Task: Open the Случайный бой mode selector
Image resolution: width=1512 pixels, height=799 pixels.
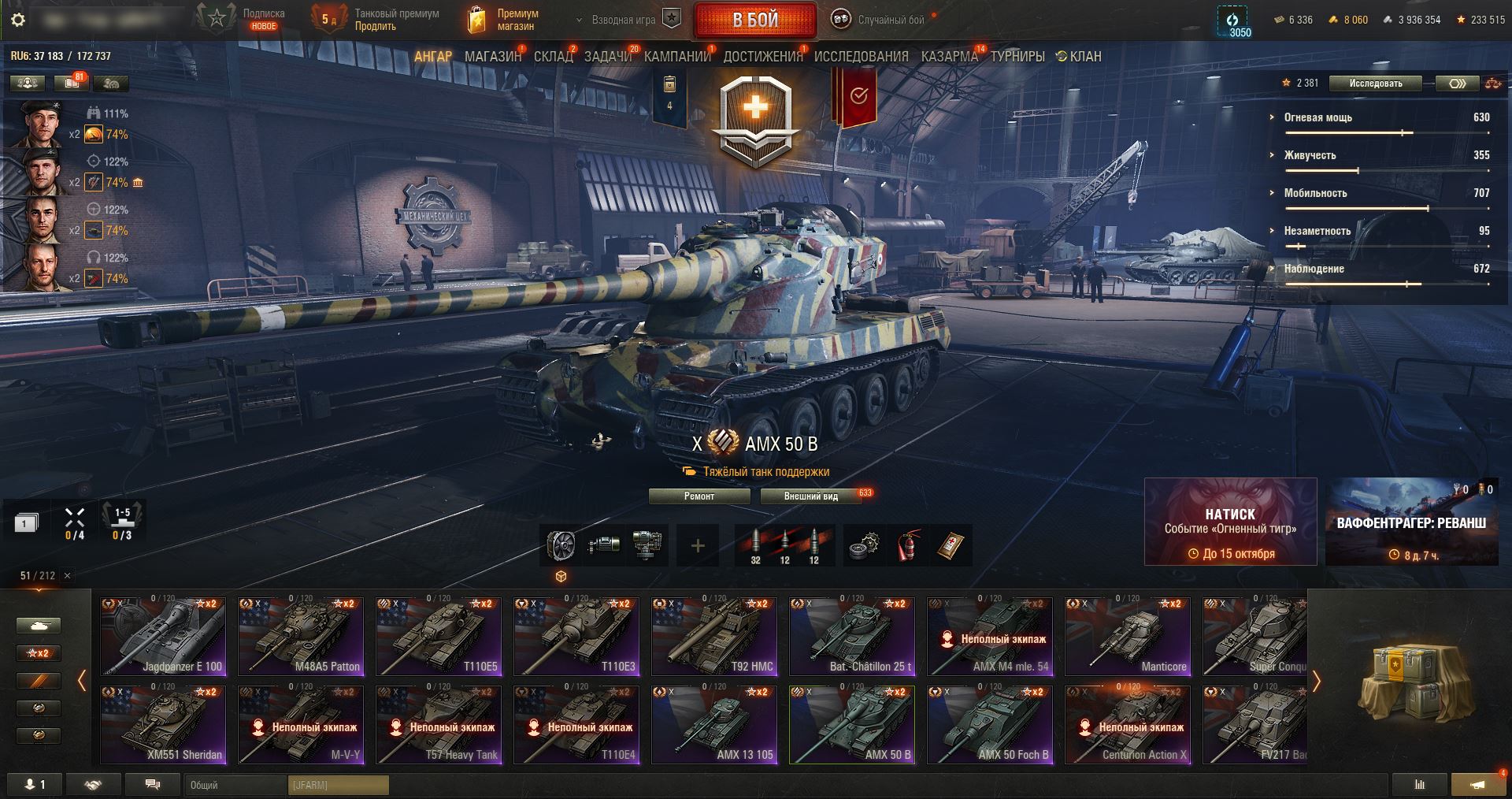Action: coord(881,20)
